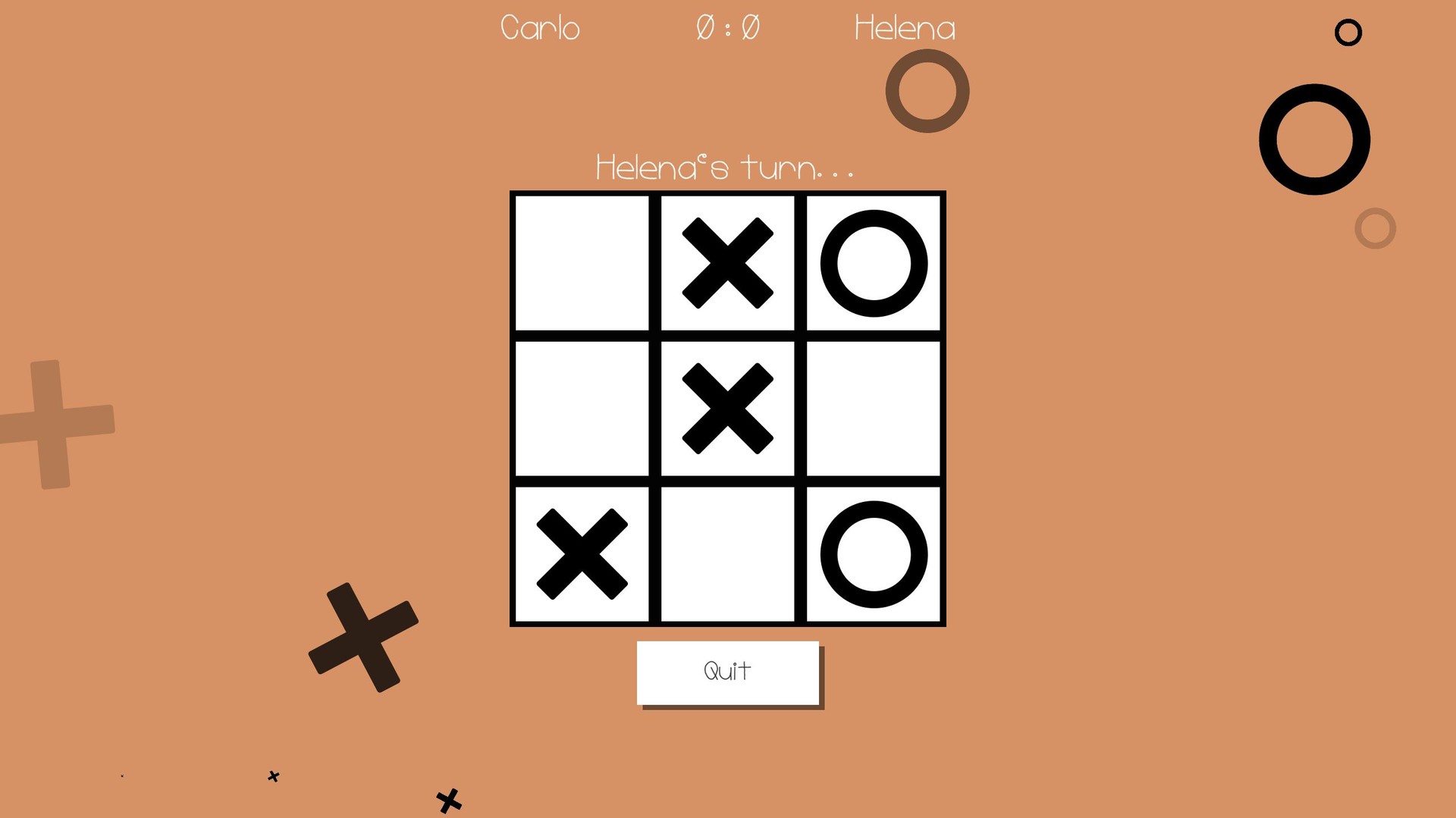Click the O mark in the top-right cell
The image size is (1456, 818).
tap(872, 262)
